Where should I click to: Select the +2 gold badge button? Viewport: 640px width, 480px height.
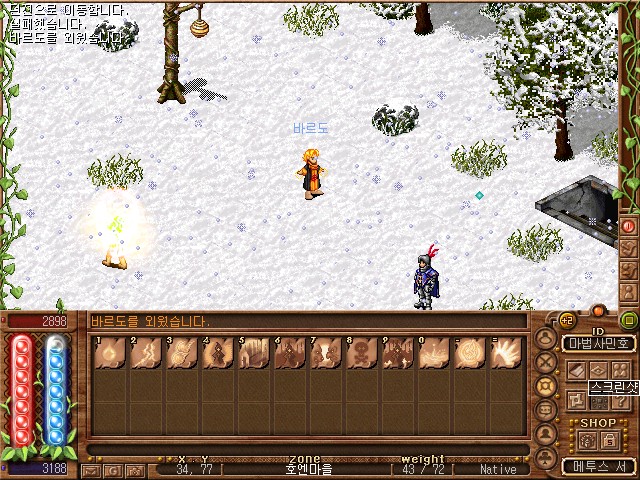click(567, 320)
